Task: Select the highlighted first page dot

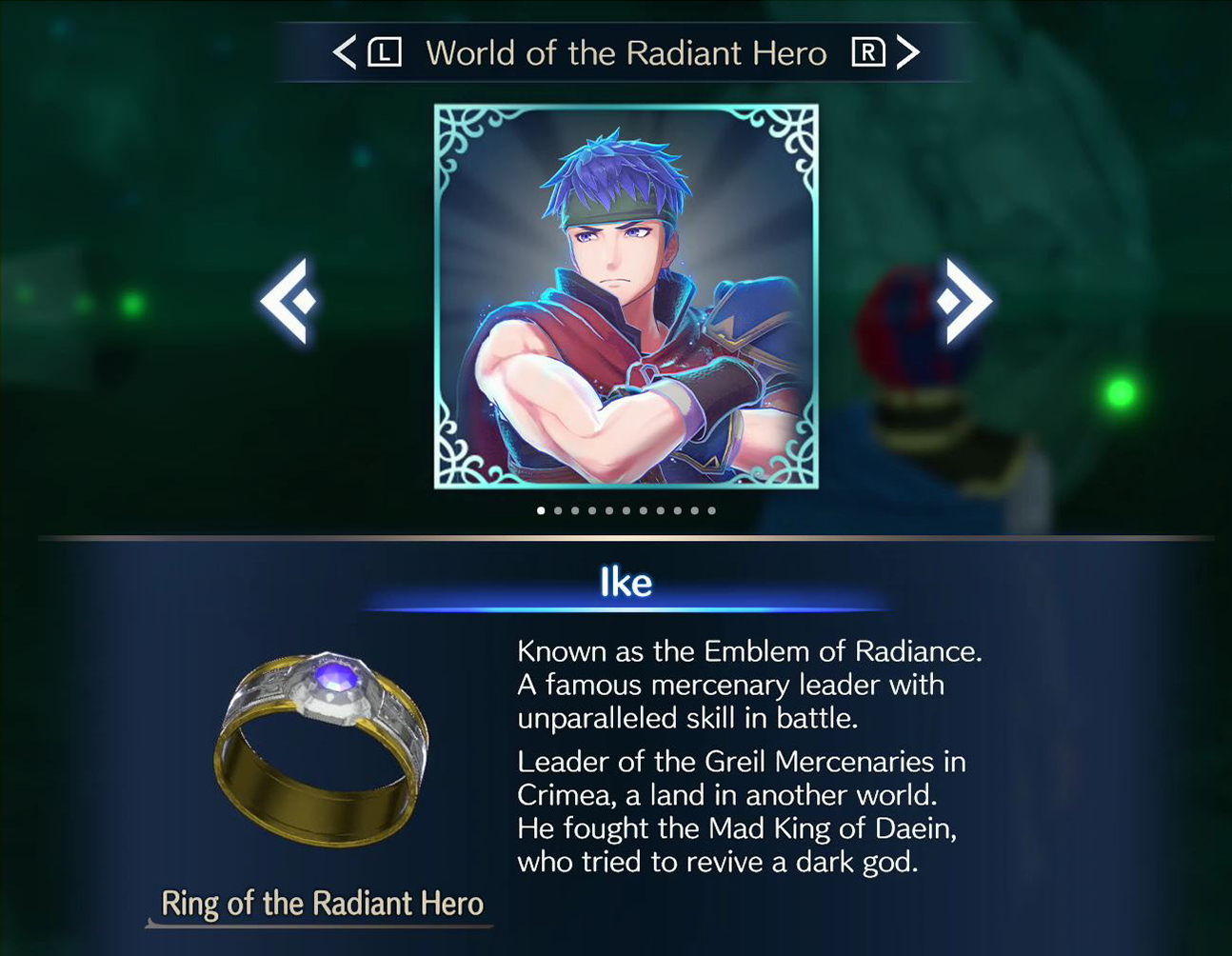Action: pyautogui.click(x=540, y=510)
